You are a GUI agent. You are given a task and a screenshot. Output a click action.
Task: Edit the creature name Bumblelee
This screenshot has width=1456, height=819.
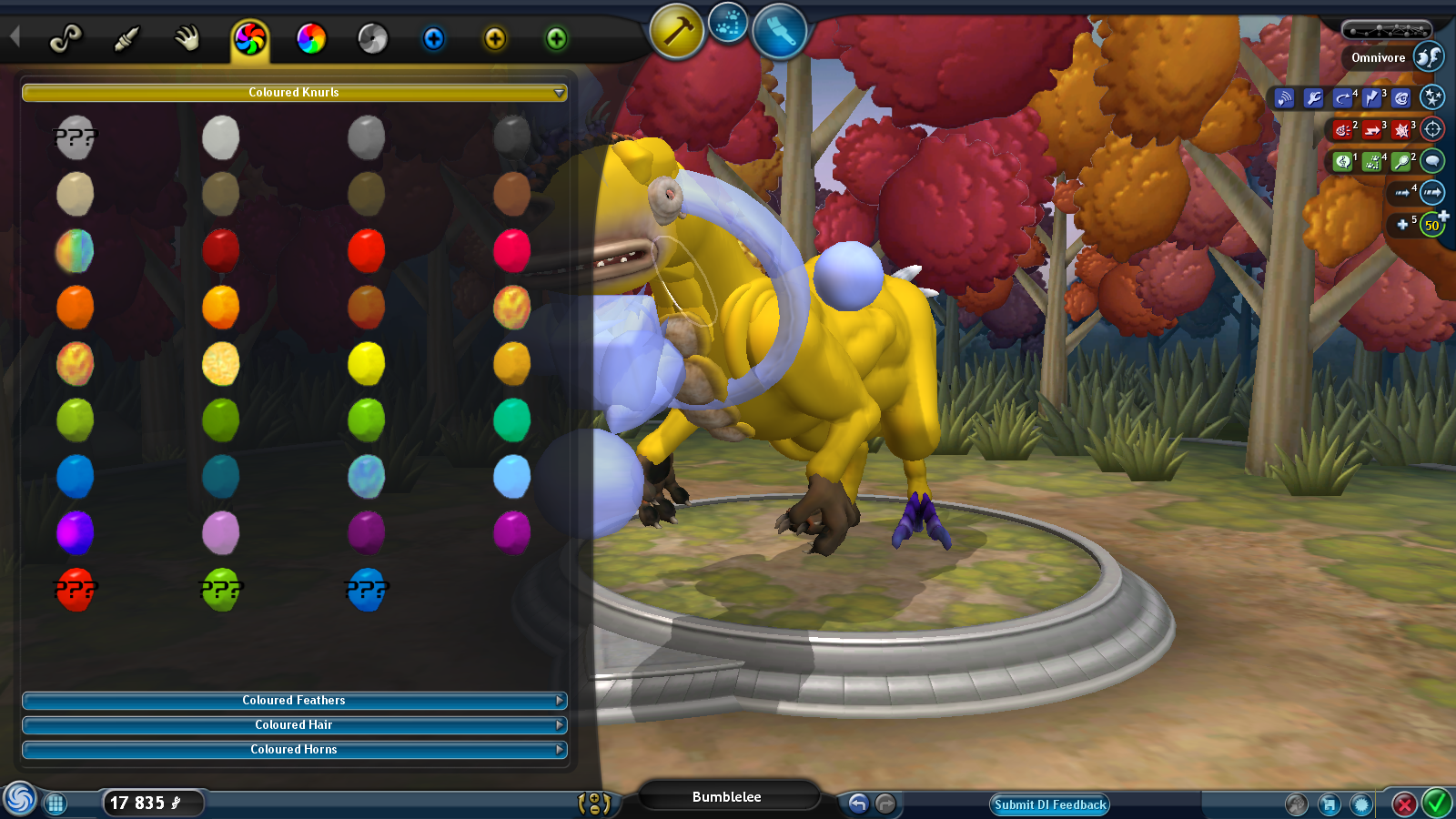point(726,797)
